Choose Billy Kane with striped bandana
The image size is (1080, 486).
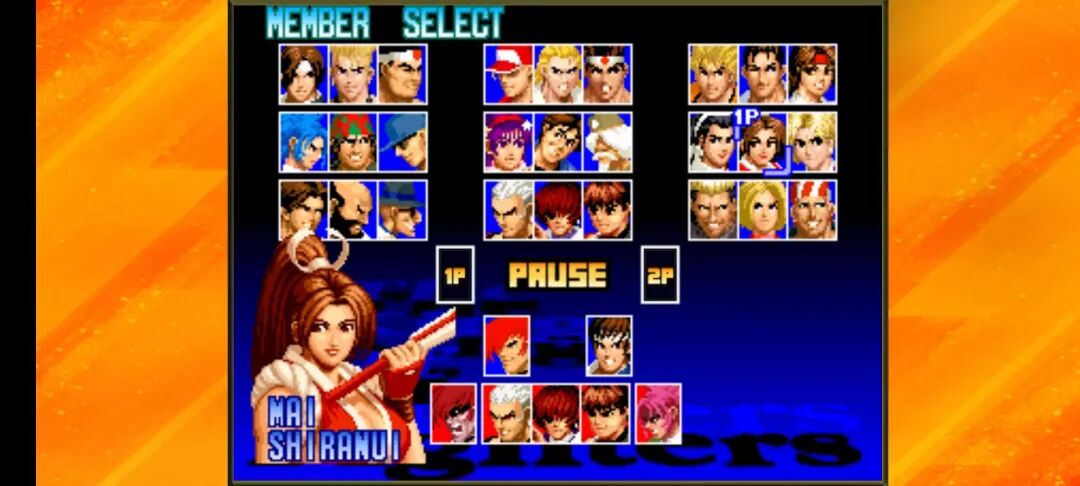[x=812, y=210]
